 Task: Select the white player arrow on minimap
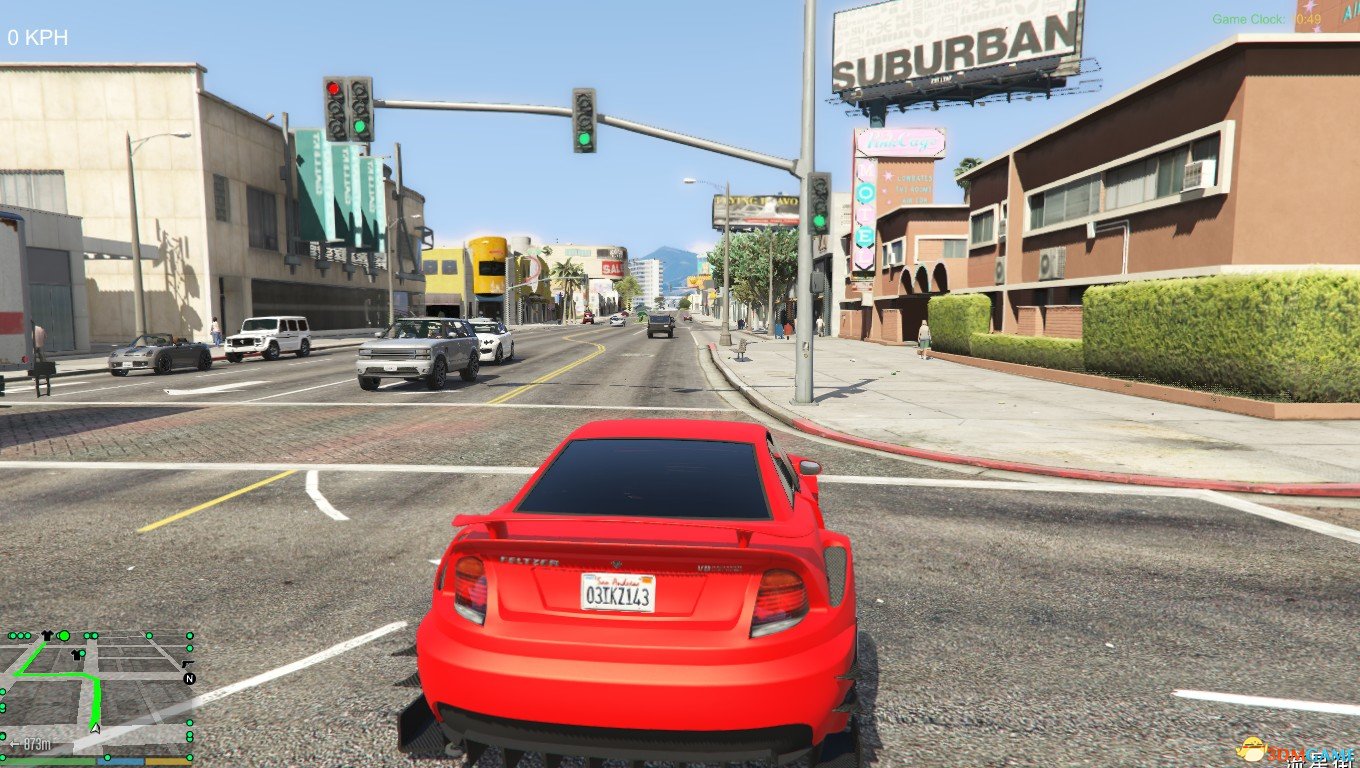(x=96, y=728)
